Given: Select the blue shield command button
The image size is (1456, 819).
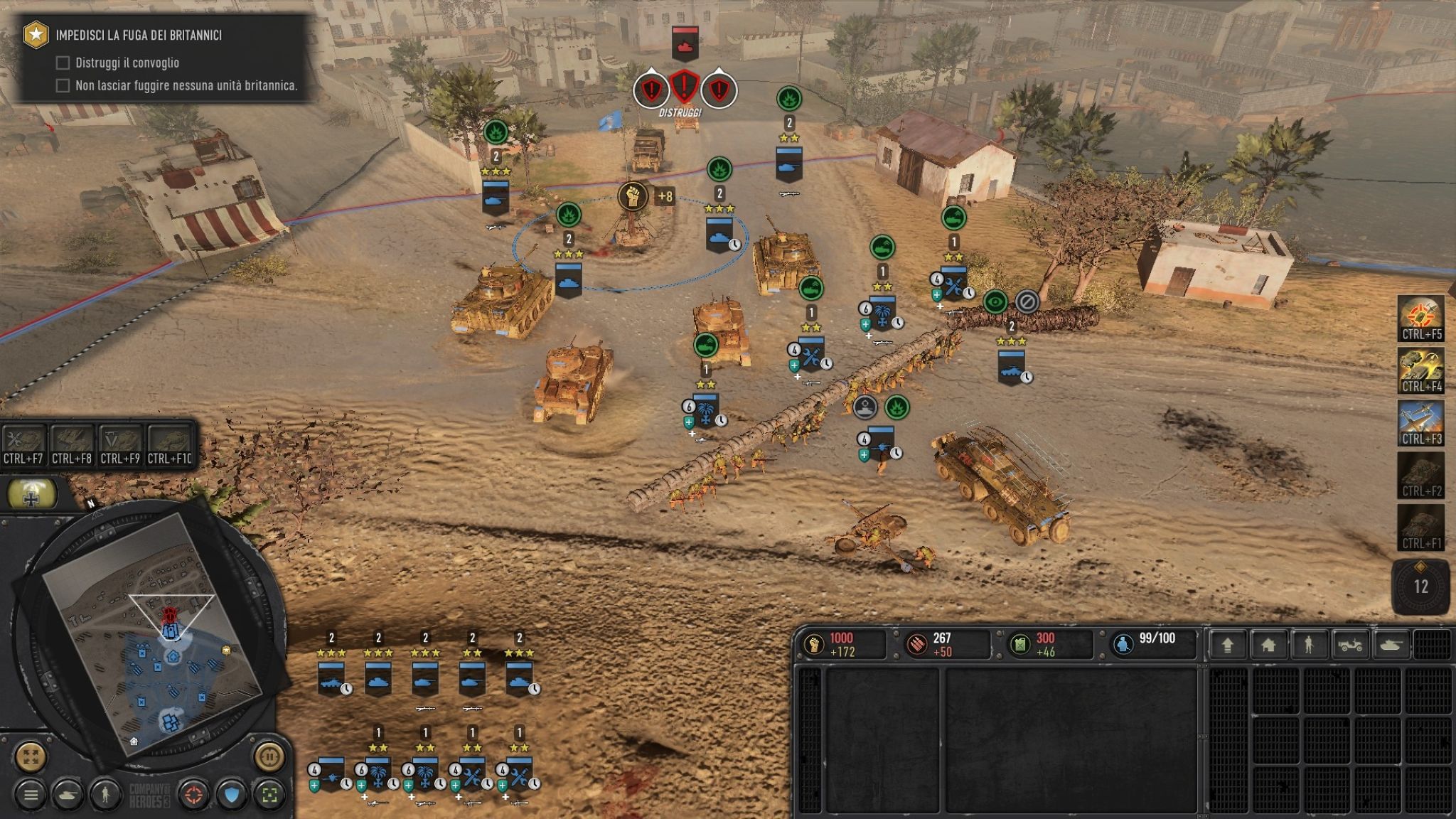Looking at the screenshot, I should (x=232, y=795).
